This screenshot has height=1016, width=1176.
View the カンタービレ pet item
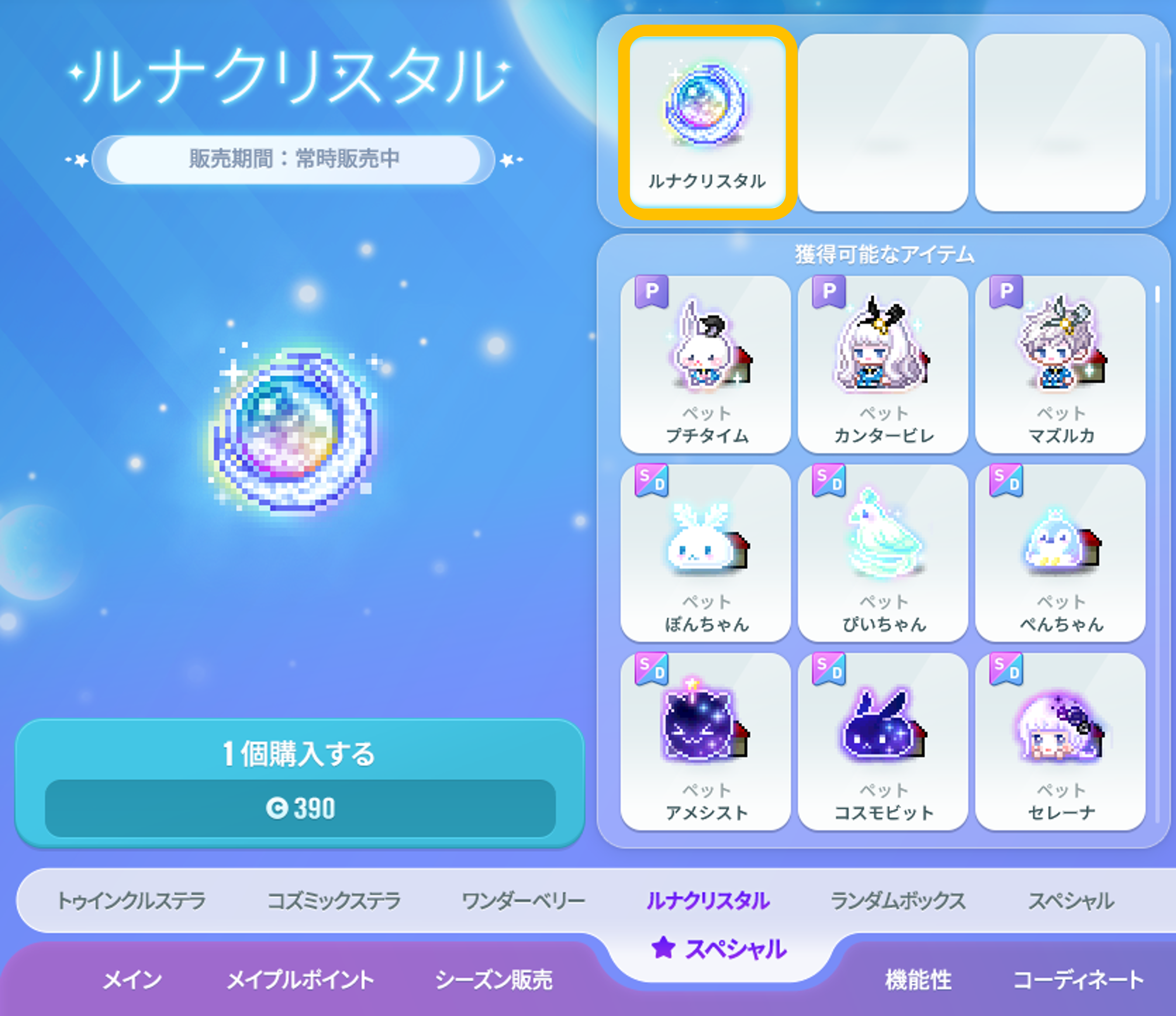tap(883, 365)
